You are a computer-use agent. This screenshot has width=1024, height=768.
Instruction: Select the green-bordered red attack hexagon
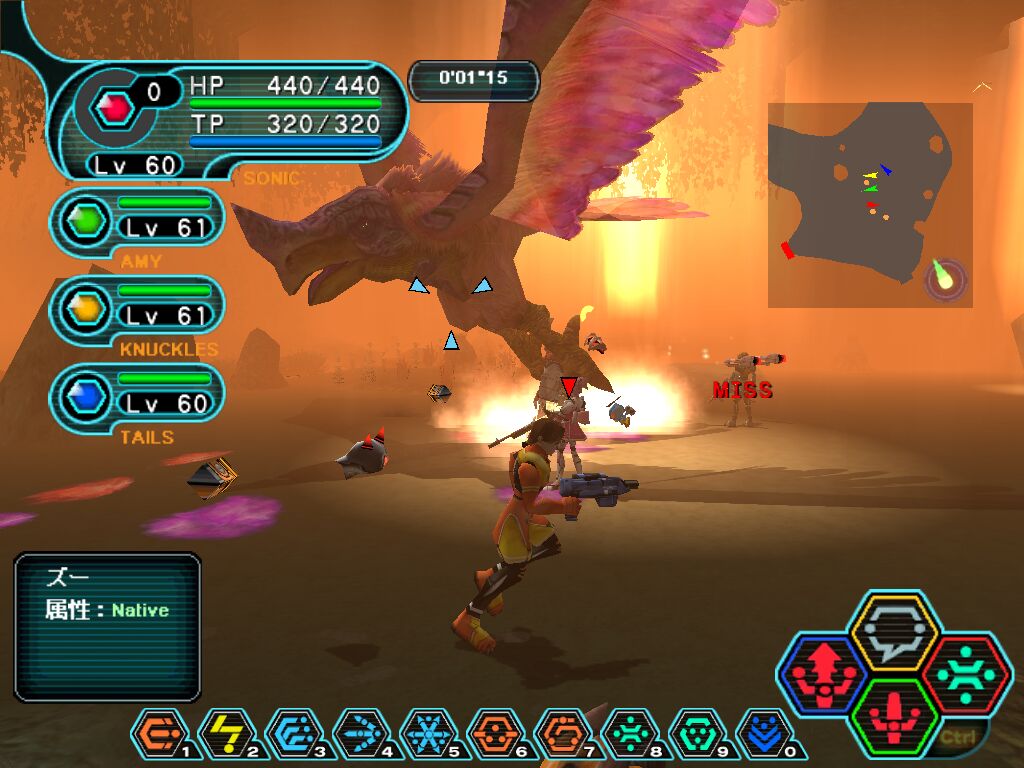coord(895,716)
